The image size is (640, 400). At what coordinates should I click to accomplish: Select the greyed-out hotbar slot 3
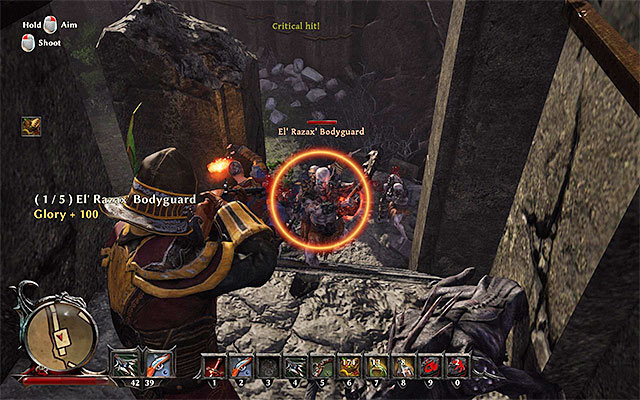pos(268,365)
